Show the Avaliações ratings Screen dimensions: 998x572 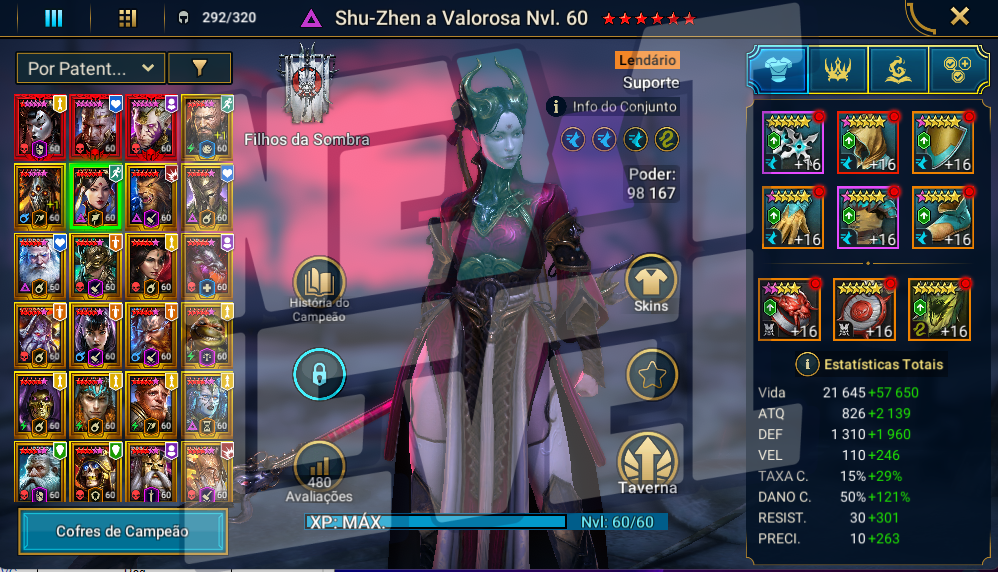[x=319, y=472]
